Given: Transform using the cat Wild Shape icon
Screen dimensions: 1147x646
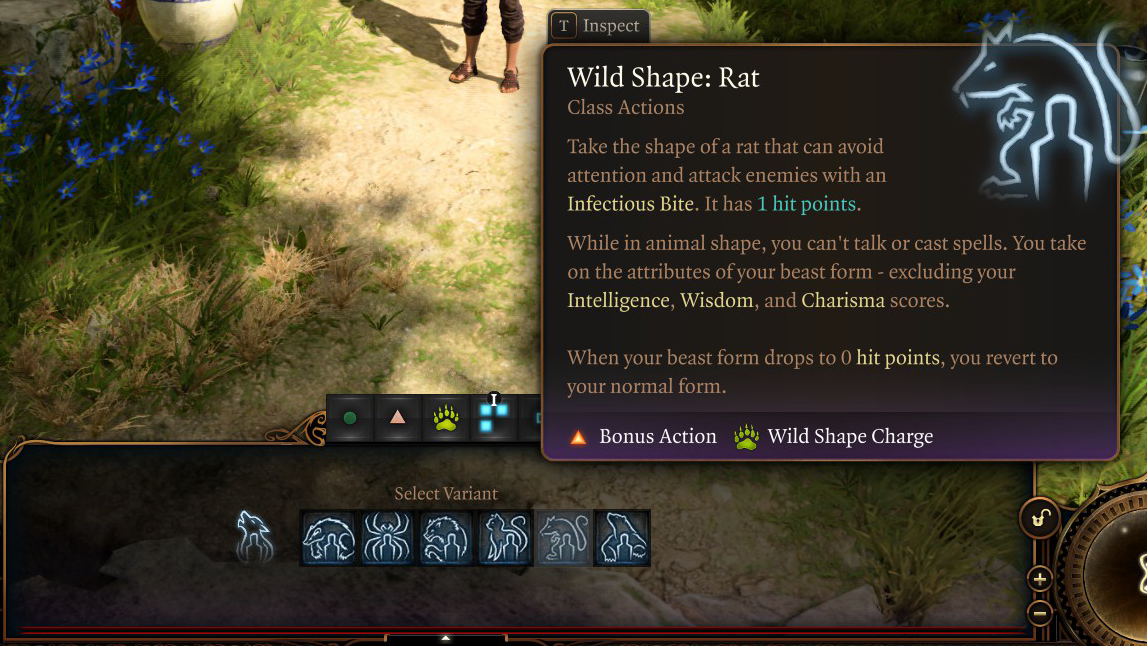Looking at the screenshot, I should click(505, 538).
